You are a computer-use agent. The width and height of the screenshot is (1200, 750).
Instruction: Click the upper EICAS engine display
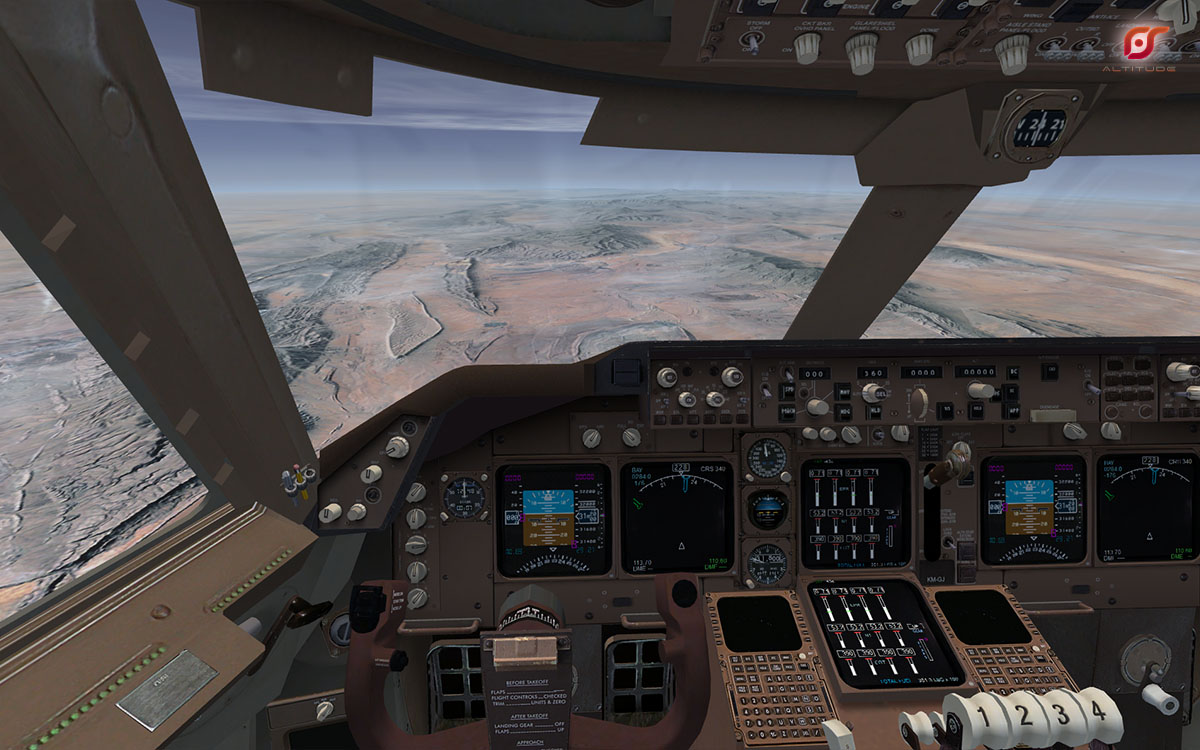pyautogui.click(x=855, y=512)
